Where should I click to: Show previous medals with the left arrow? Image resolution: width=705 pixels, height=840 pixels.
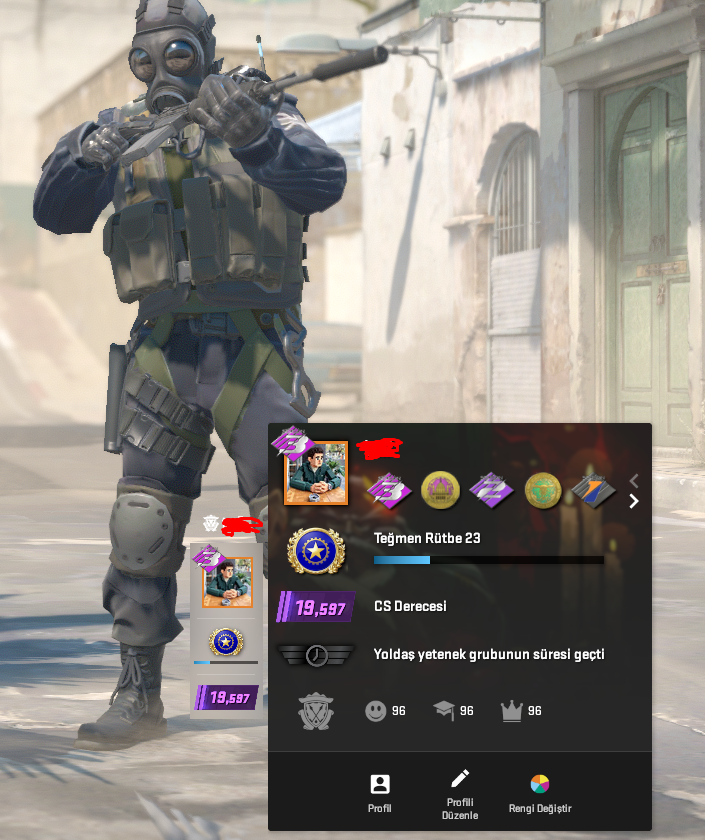click(x=633, y=481)
